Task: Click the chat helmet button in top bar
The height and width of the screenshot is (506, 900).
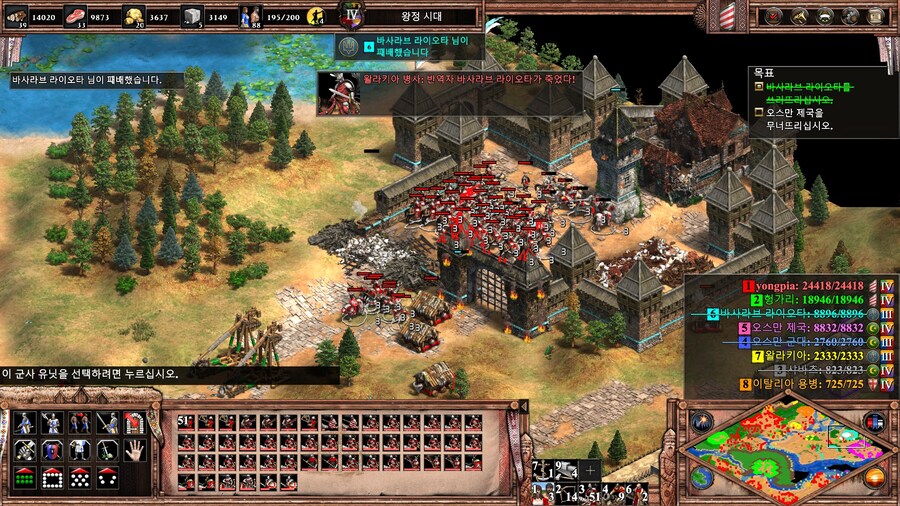Action: (x=823, y=16)
